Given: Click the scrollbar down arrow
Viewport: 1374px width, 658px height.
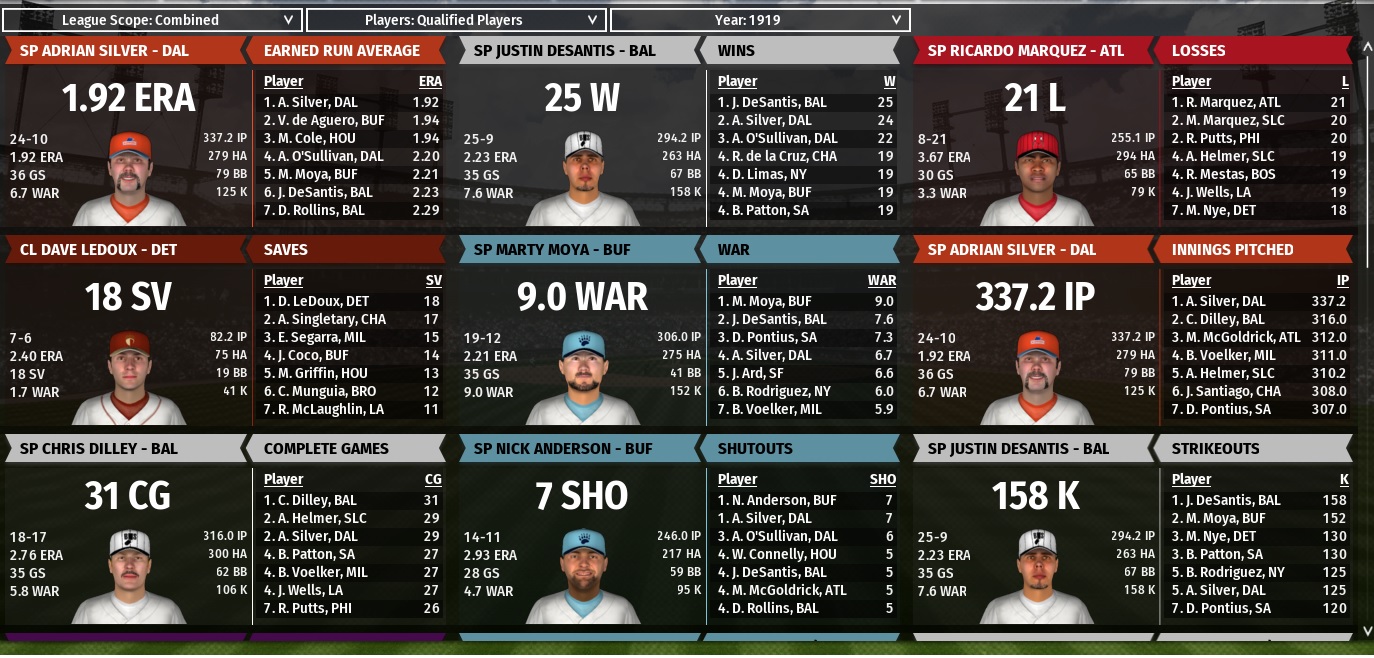Looking at the screenshot, I should (1365, 631).
